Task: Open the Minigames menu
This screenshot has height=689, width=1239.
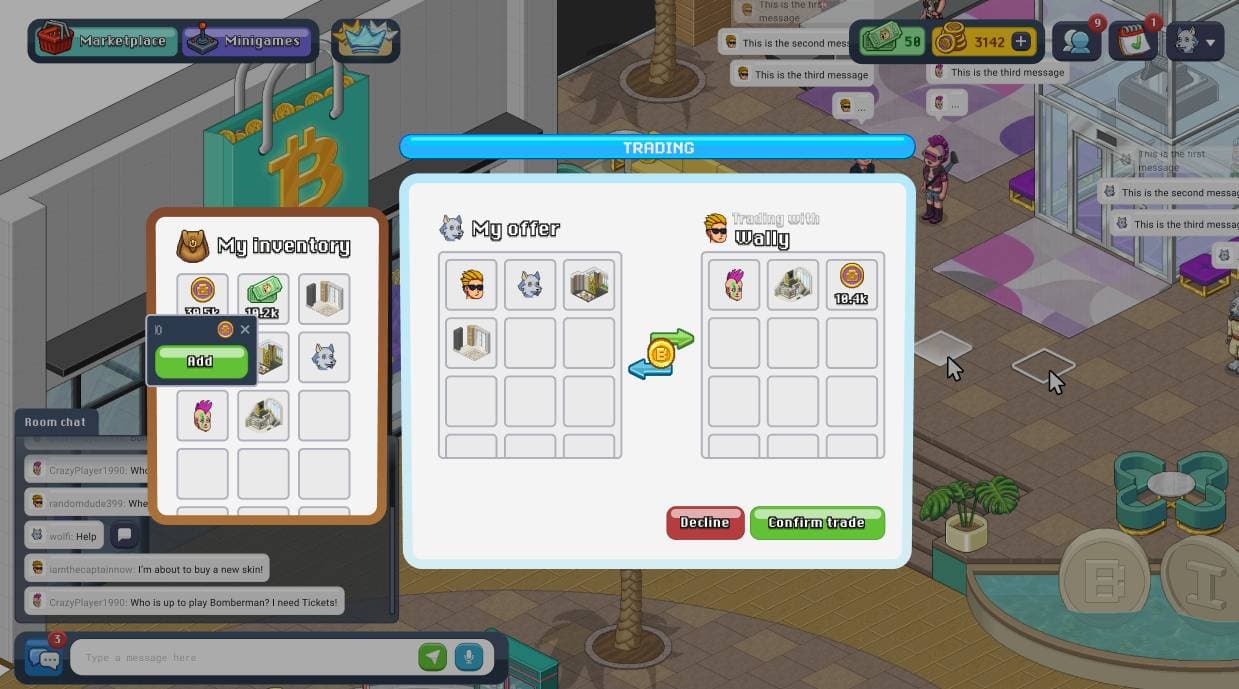Action: 247,41
